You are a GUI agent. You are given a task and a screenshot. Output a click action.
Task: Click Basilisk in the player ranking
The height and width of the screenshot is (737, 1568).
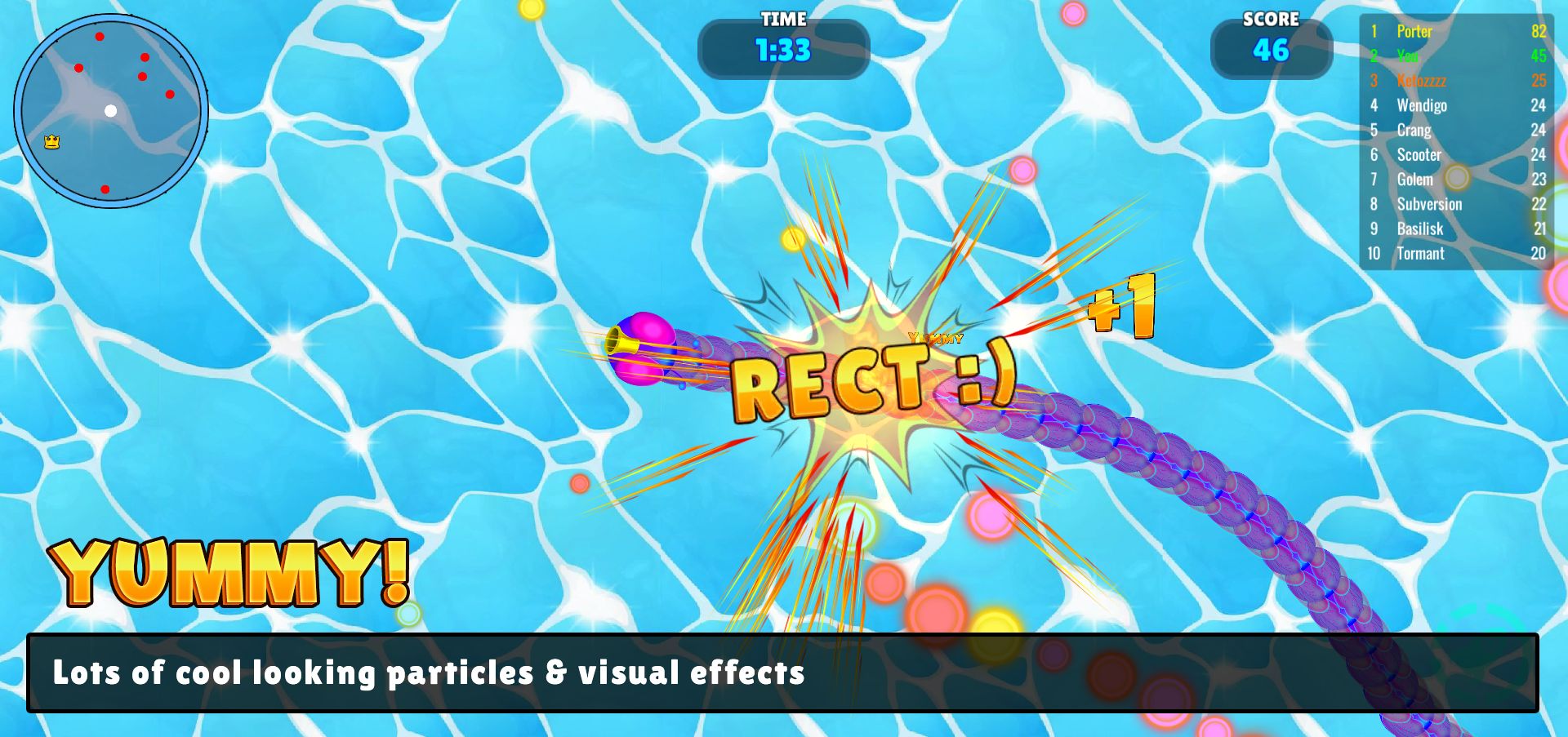[x=1456, y=229]
